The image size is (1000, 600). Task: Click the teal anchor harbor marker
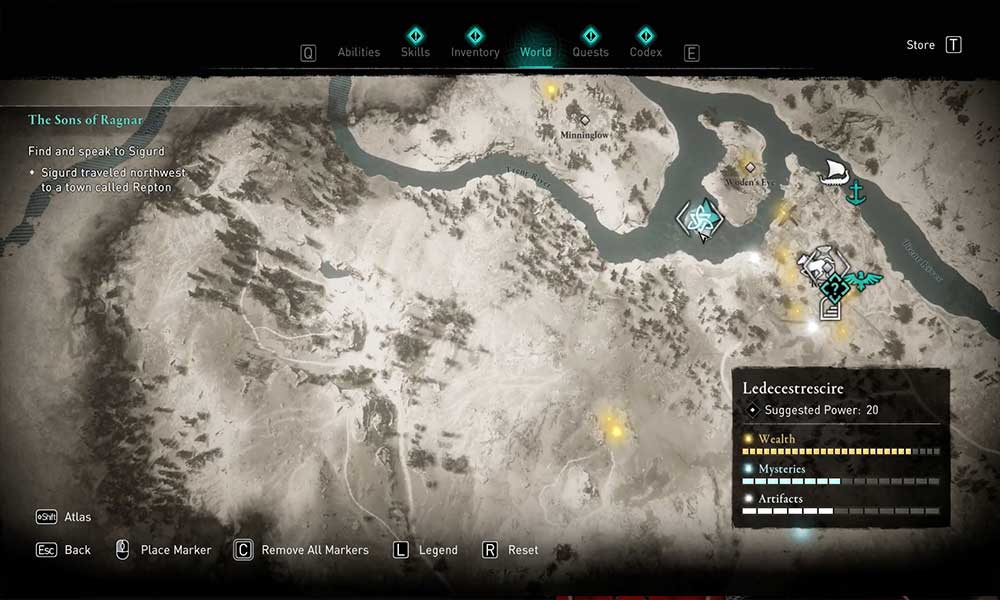click(855, 193)
